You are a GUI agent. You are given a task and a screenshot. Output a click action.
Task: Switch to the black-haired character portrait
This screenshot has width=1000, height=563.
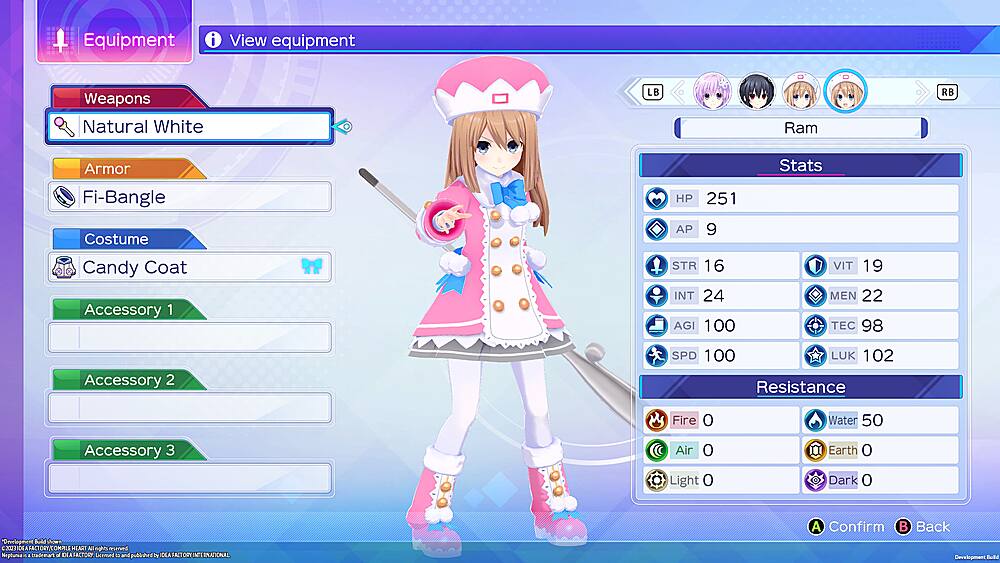(x=757, y=91)
